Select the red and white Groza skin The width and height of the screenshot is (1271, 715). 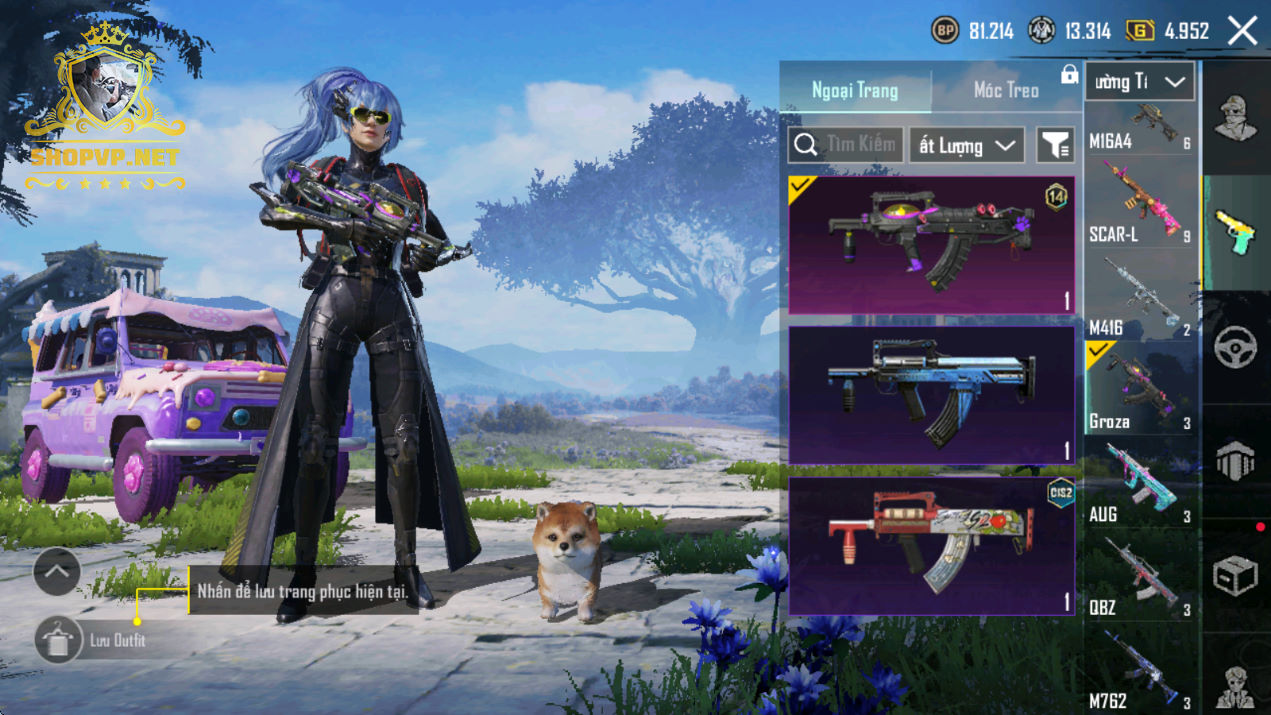931,545
